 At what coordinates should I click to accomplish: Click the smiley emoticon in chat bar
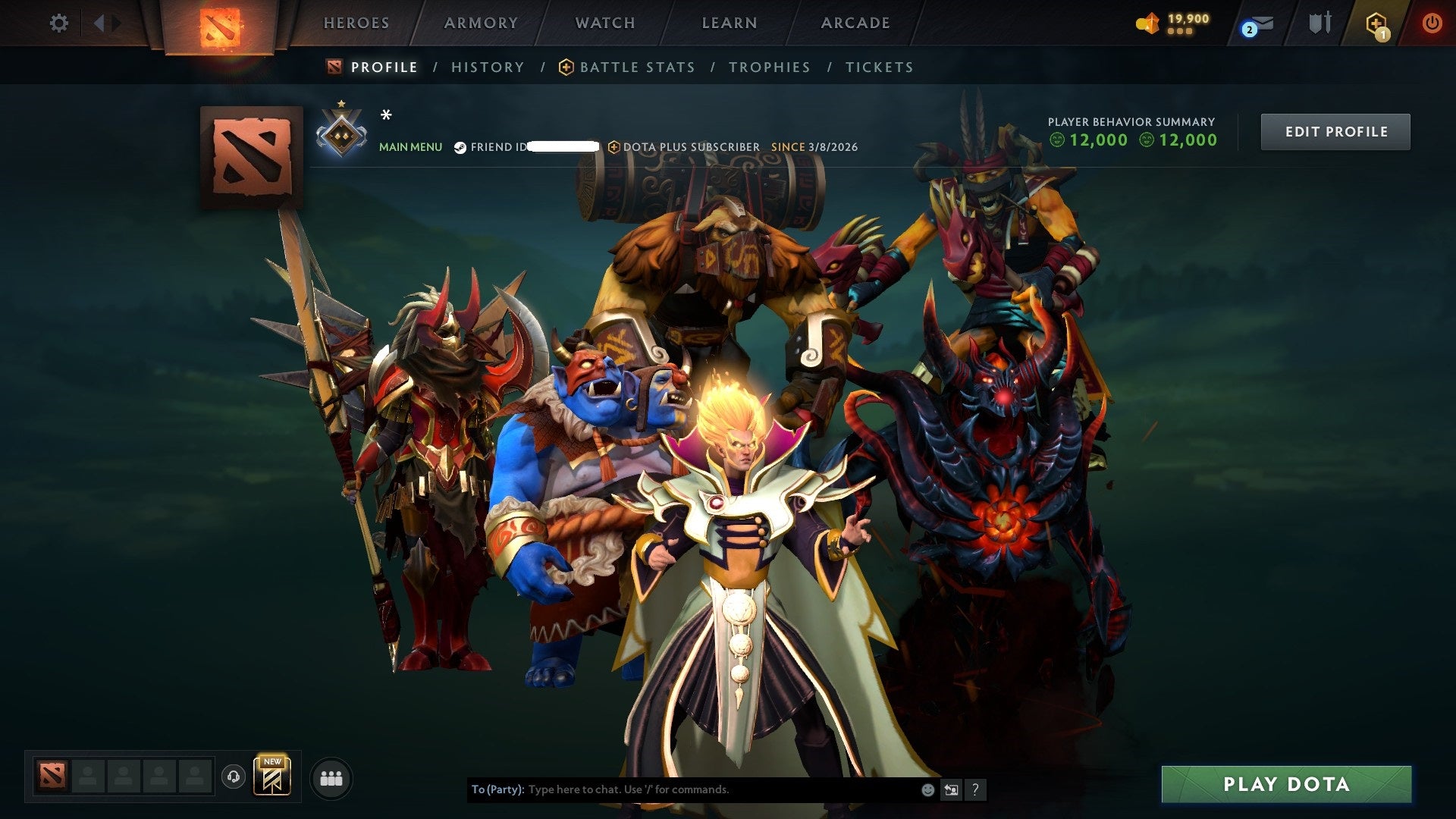[x=927, y=789]
